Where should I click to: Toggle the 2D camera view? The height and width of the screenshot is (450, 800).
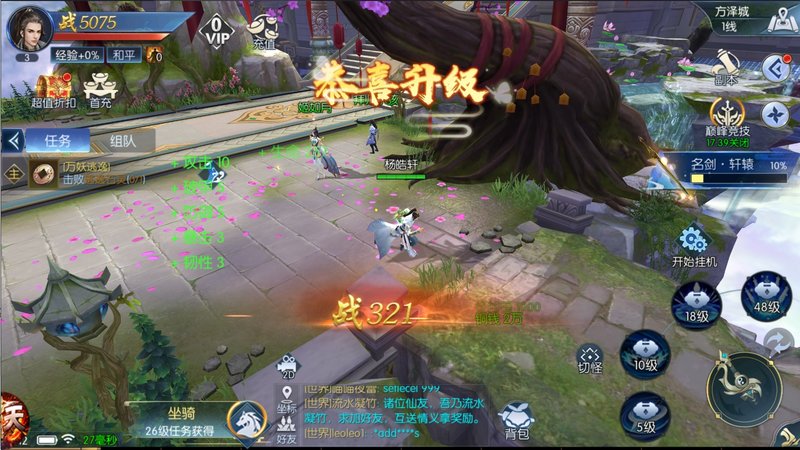point(288,366)
